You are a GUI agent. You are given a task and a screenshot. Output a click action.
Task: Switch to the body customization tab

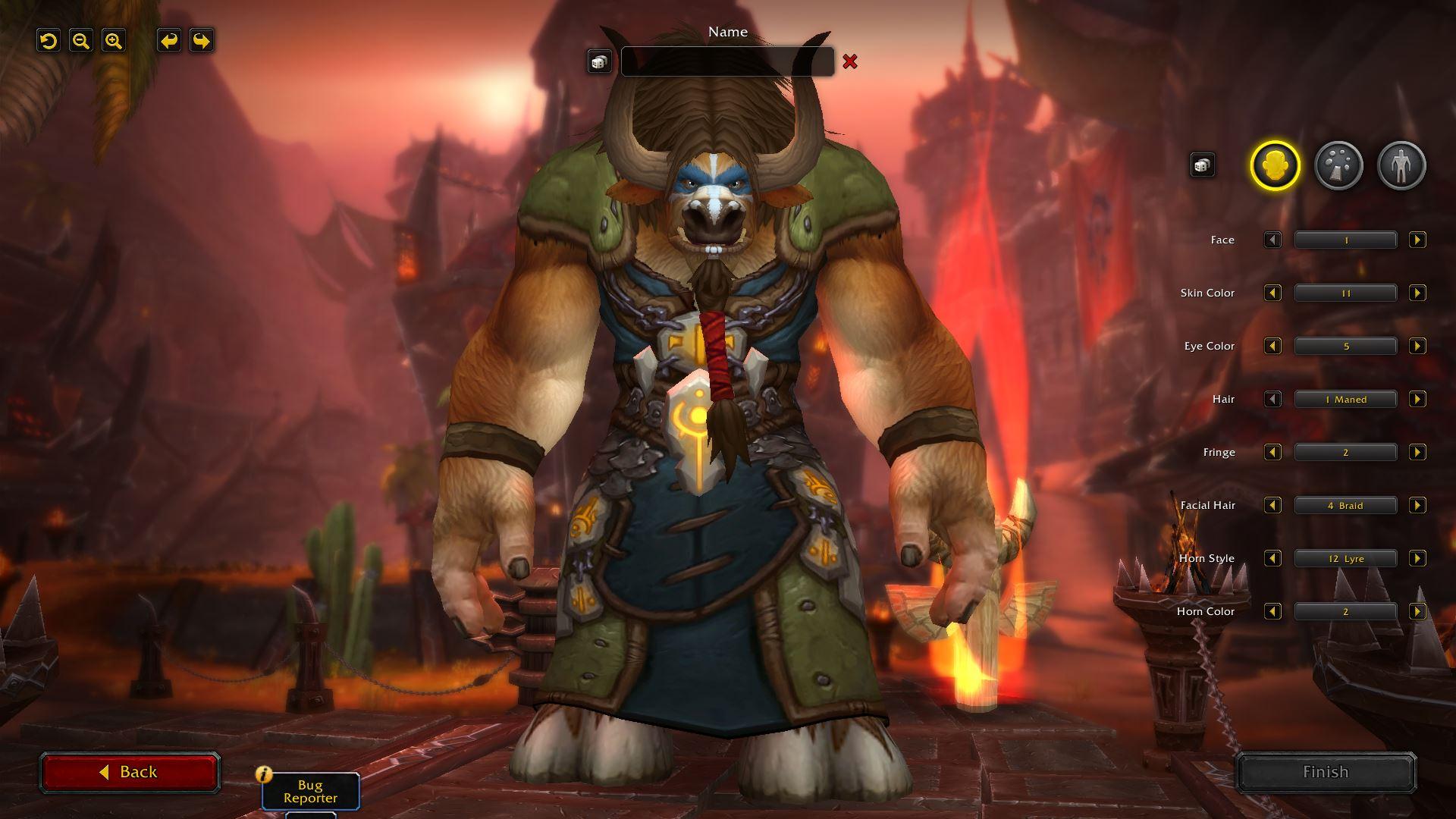tap(1402, 165)
